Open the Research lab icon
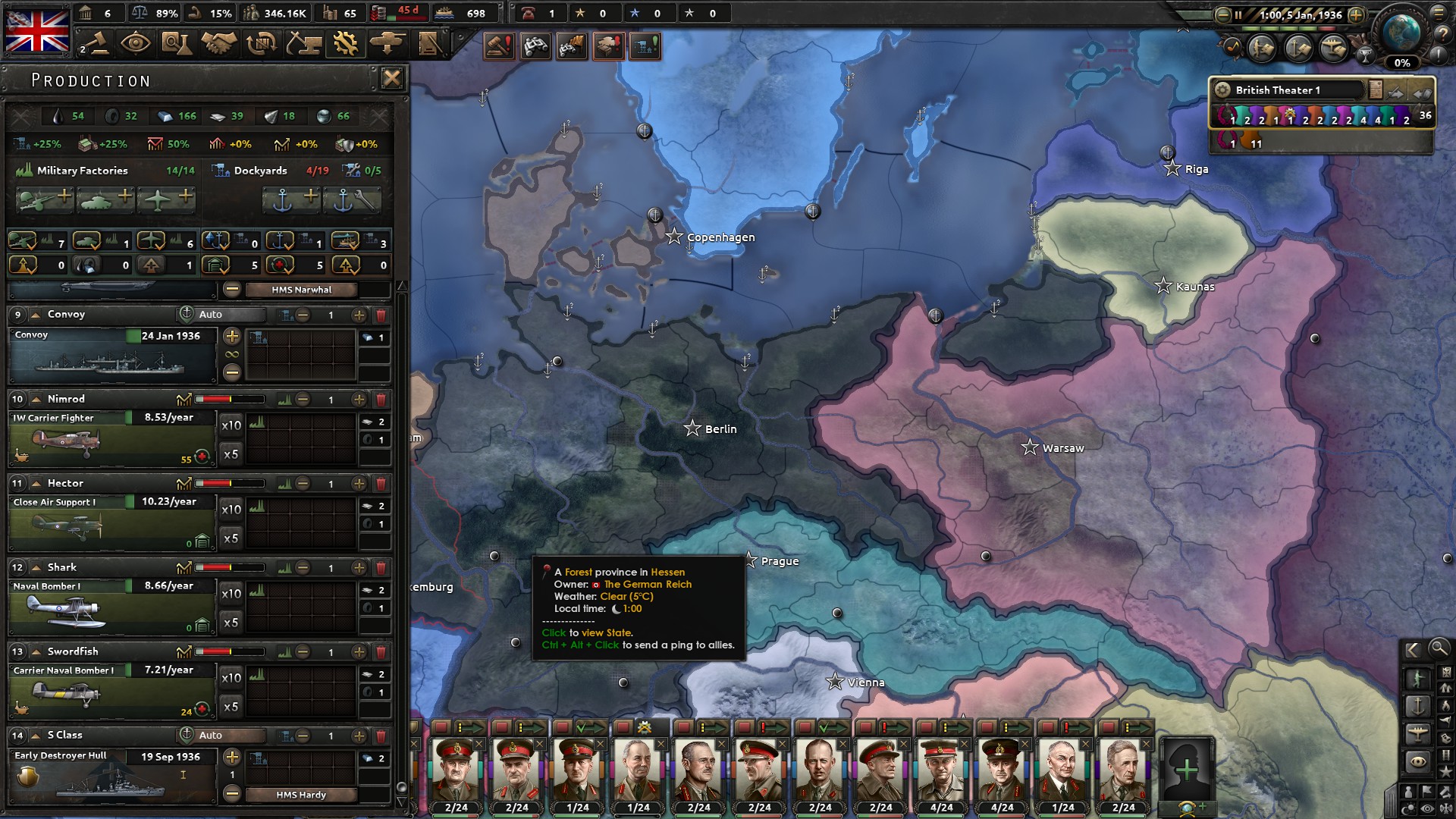Screen dimensions: 1456x819 pos(177,44)
